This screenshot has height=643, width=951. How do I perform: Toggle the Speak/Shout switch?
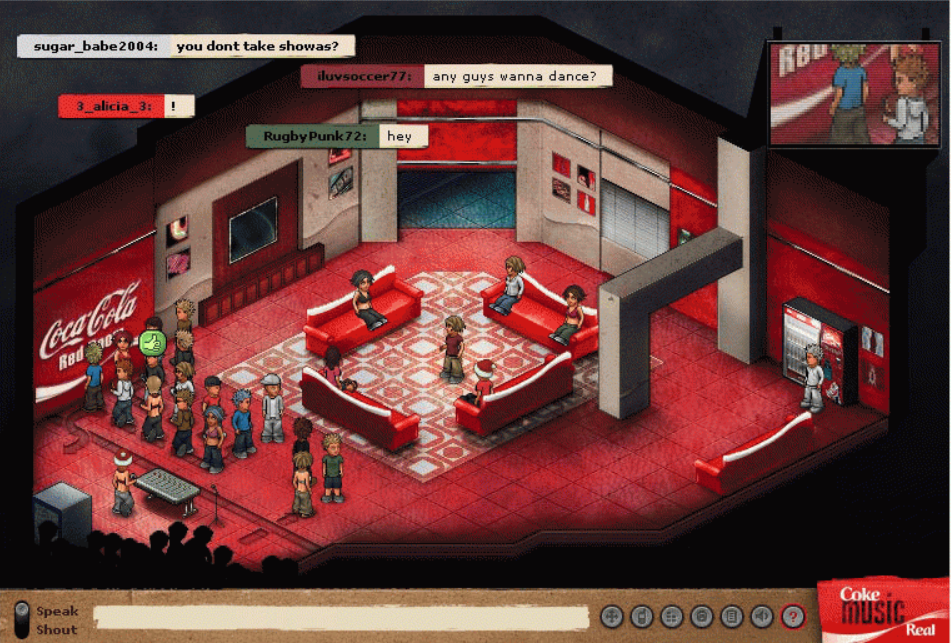[21, 618]
